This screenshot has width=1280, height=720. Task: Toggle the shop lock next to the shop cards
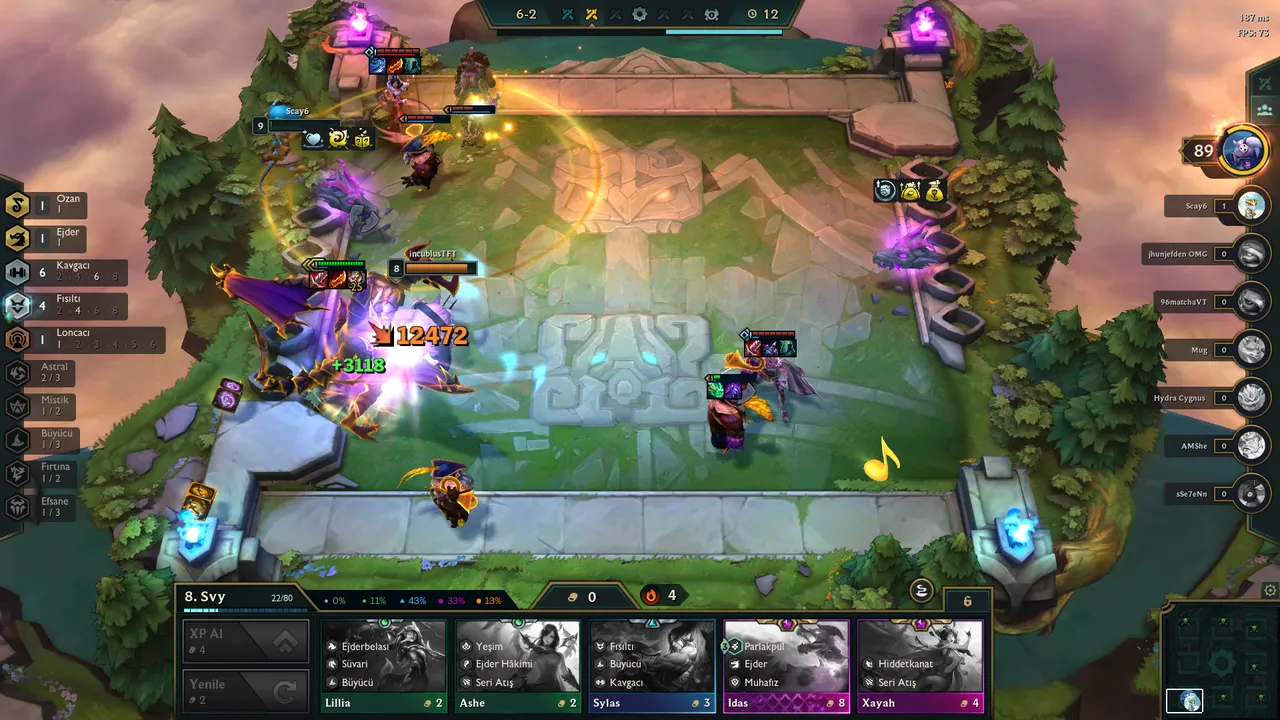pyautogui.click(x=920, y=591)
